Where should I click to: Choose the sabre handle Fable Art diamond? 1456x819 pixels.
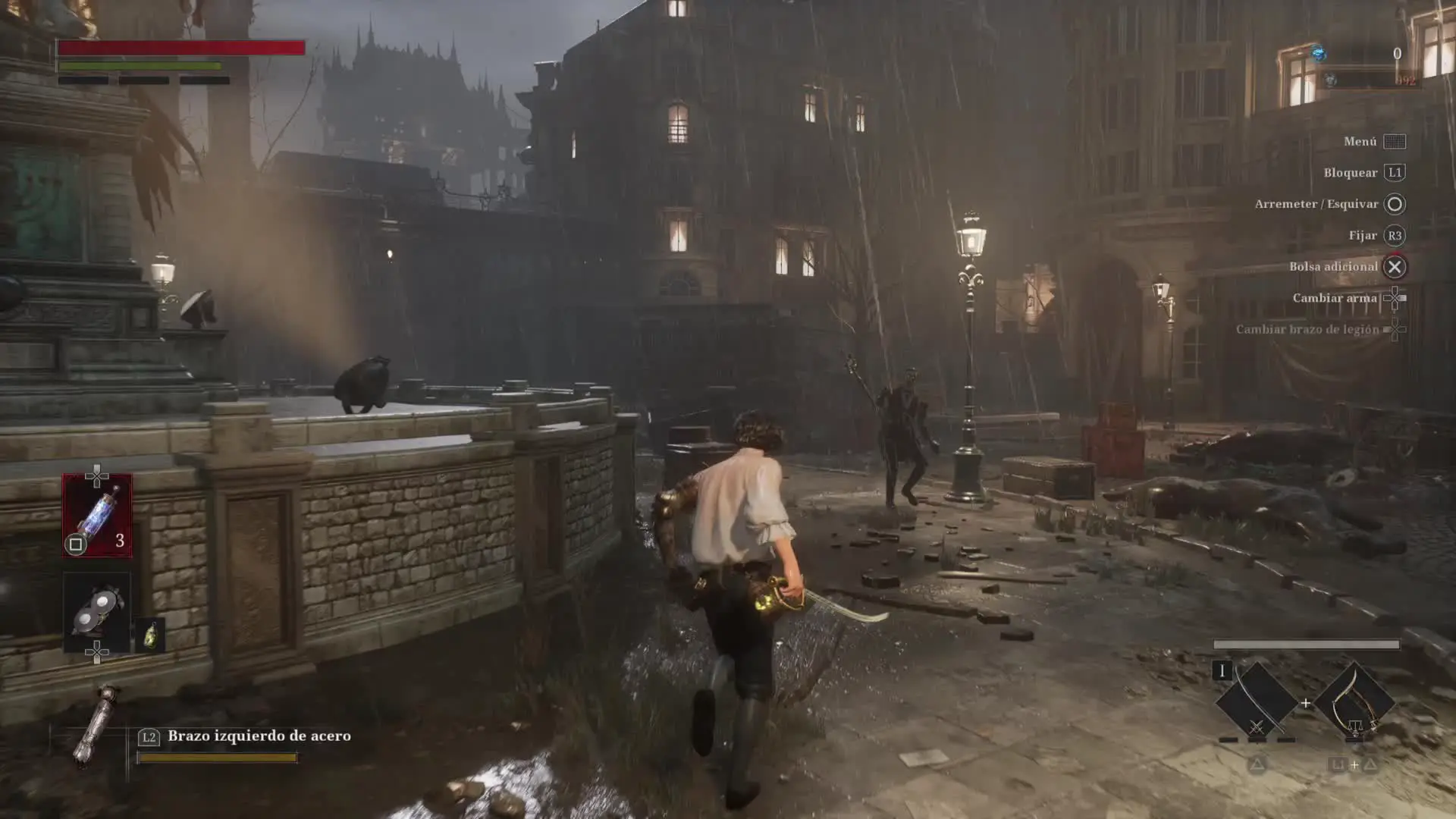(x=1354, y=702)
